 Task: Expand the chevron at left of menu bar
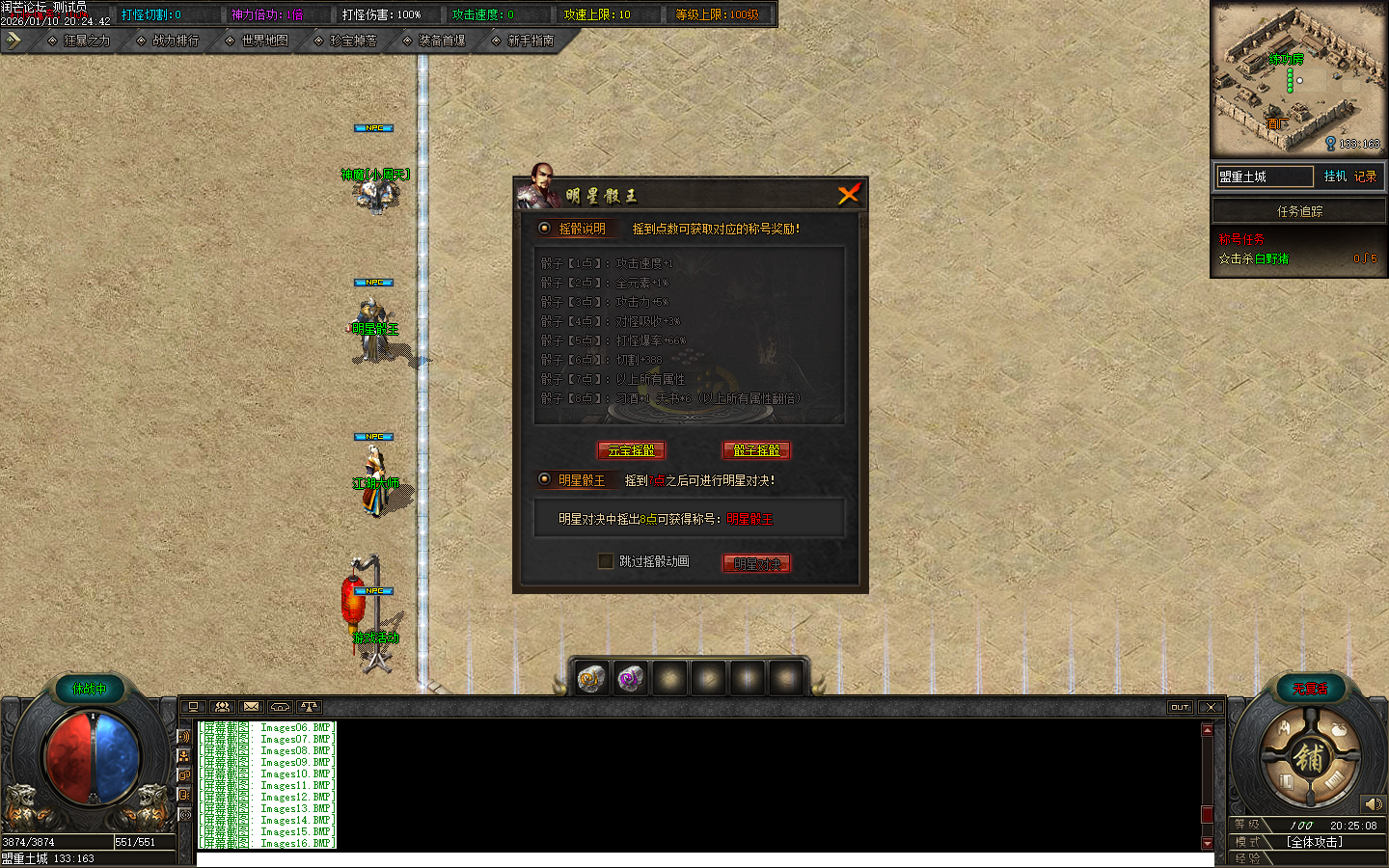[x=14, y=40]
